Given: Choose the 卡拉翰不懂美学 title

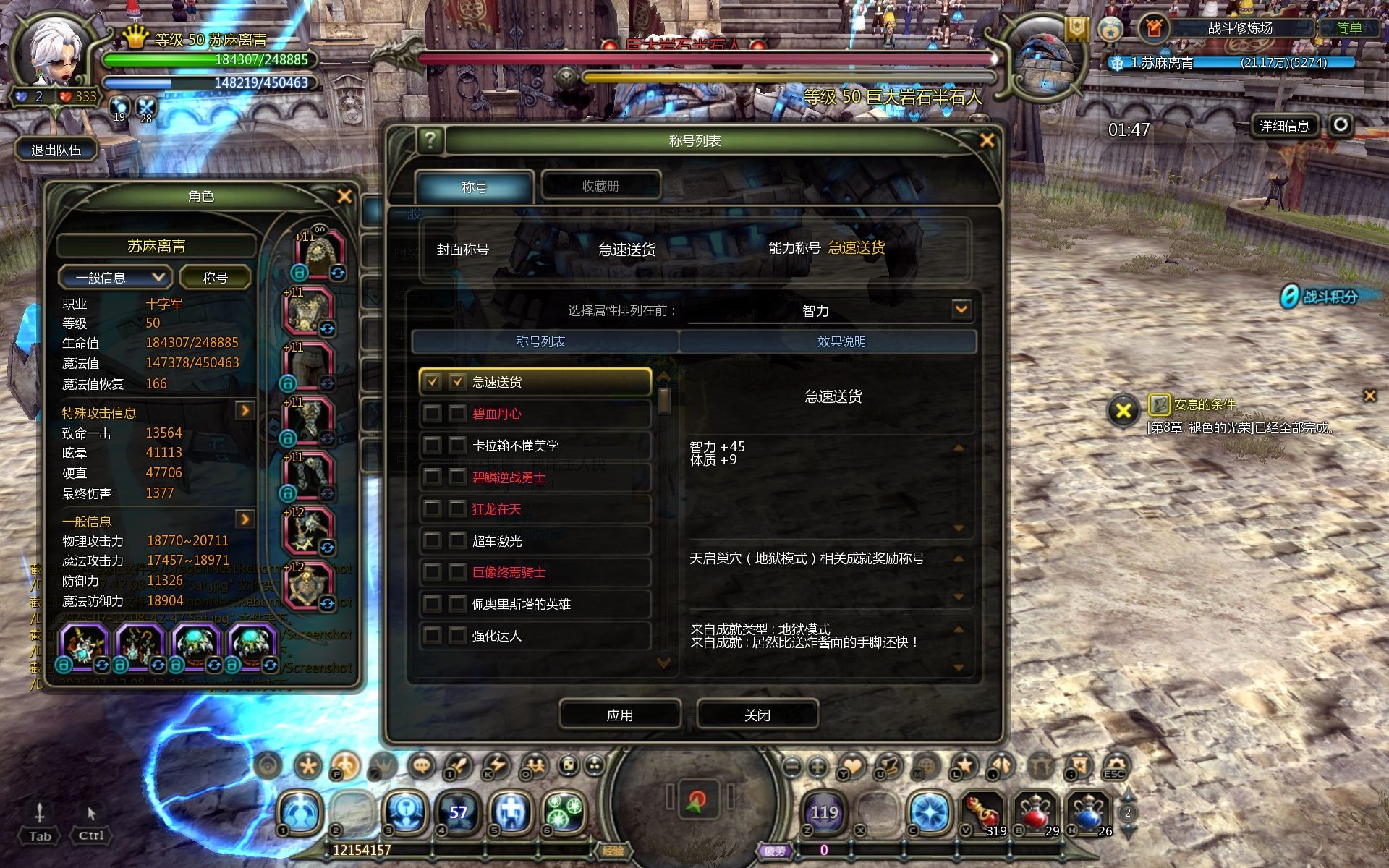Looking at the screenshot, I should tap(535, 446).
